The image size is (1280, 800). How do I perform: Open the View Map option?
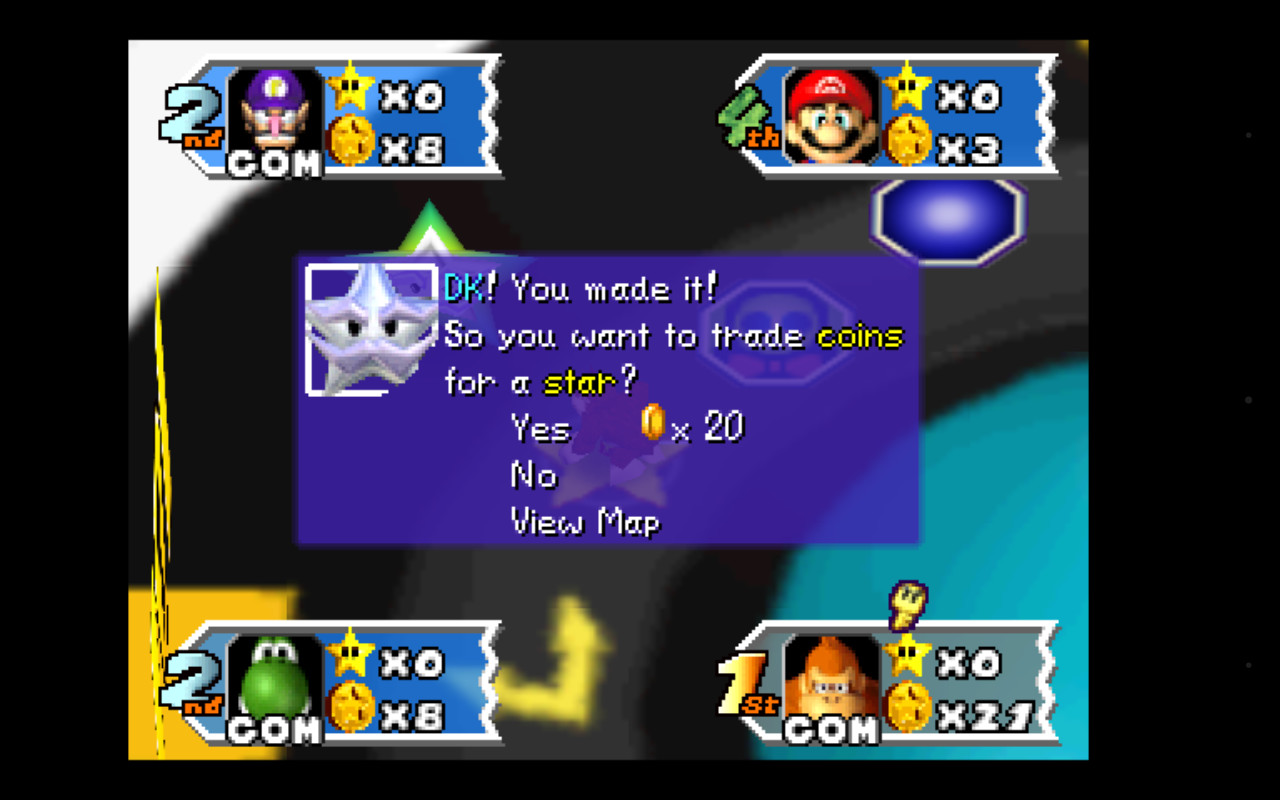pyautogui.click(x=585, y=521)
